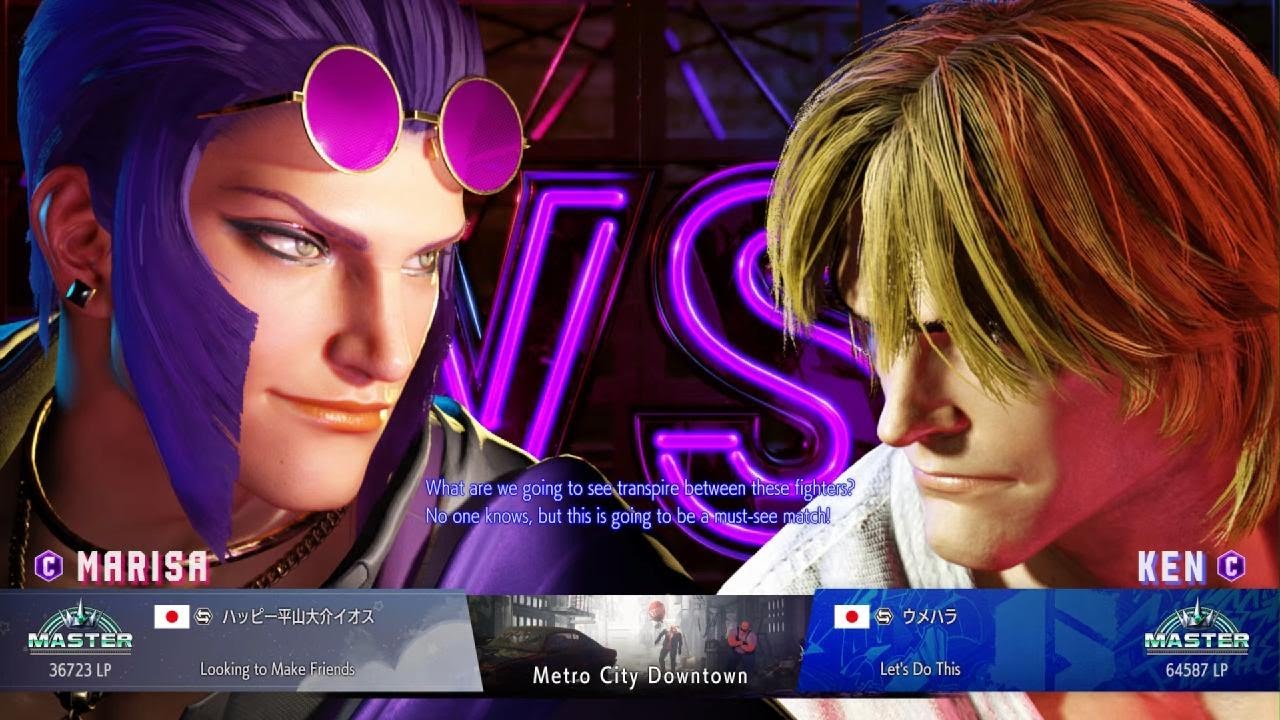Viewport: 1280px width, 720px height.
Task: Select the KEN name label
Action: [x=1170, y=566]
